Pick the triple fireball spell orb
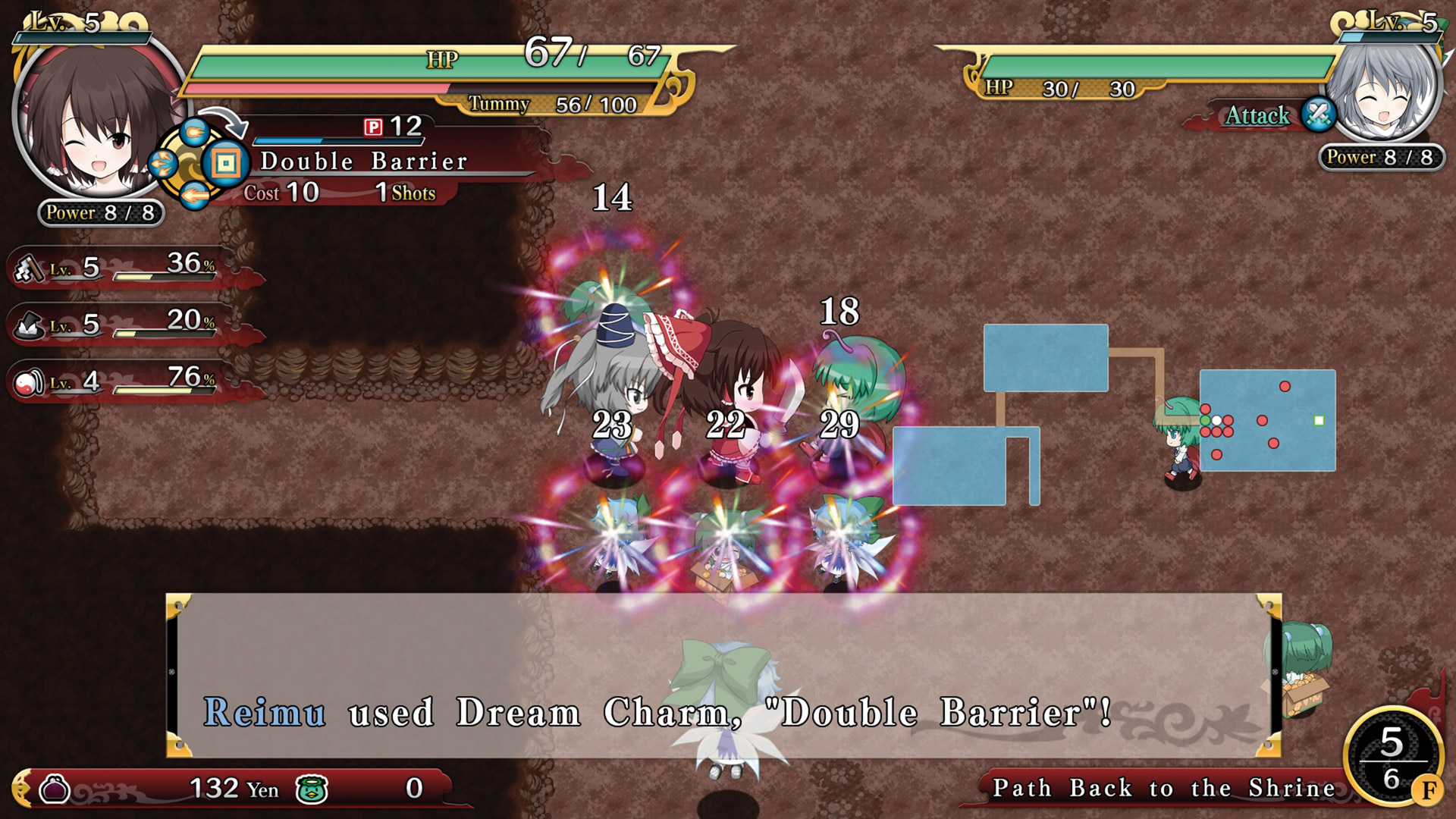 point(164,163)
